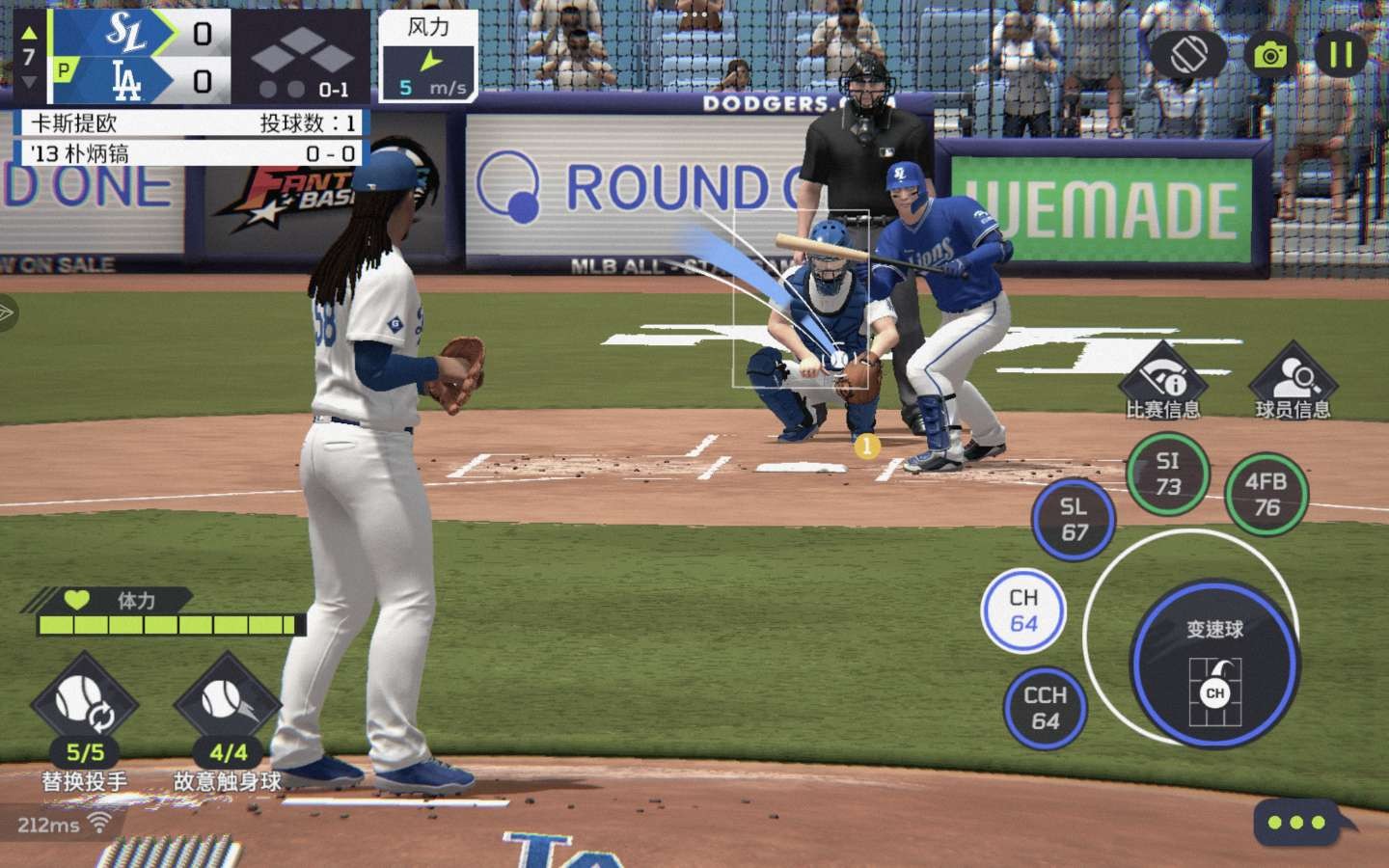This screenshot has height=868, width=1389.
Task: Pause the game
Action: coord(1341,54)
